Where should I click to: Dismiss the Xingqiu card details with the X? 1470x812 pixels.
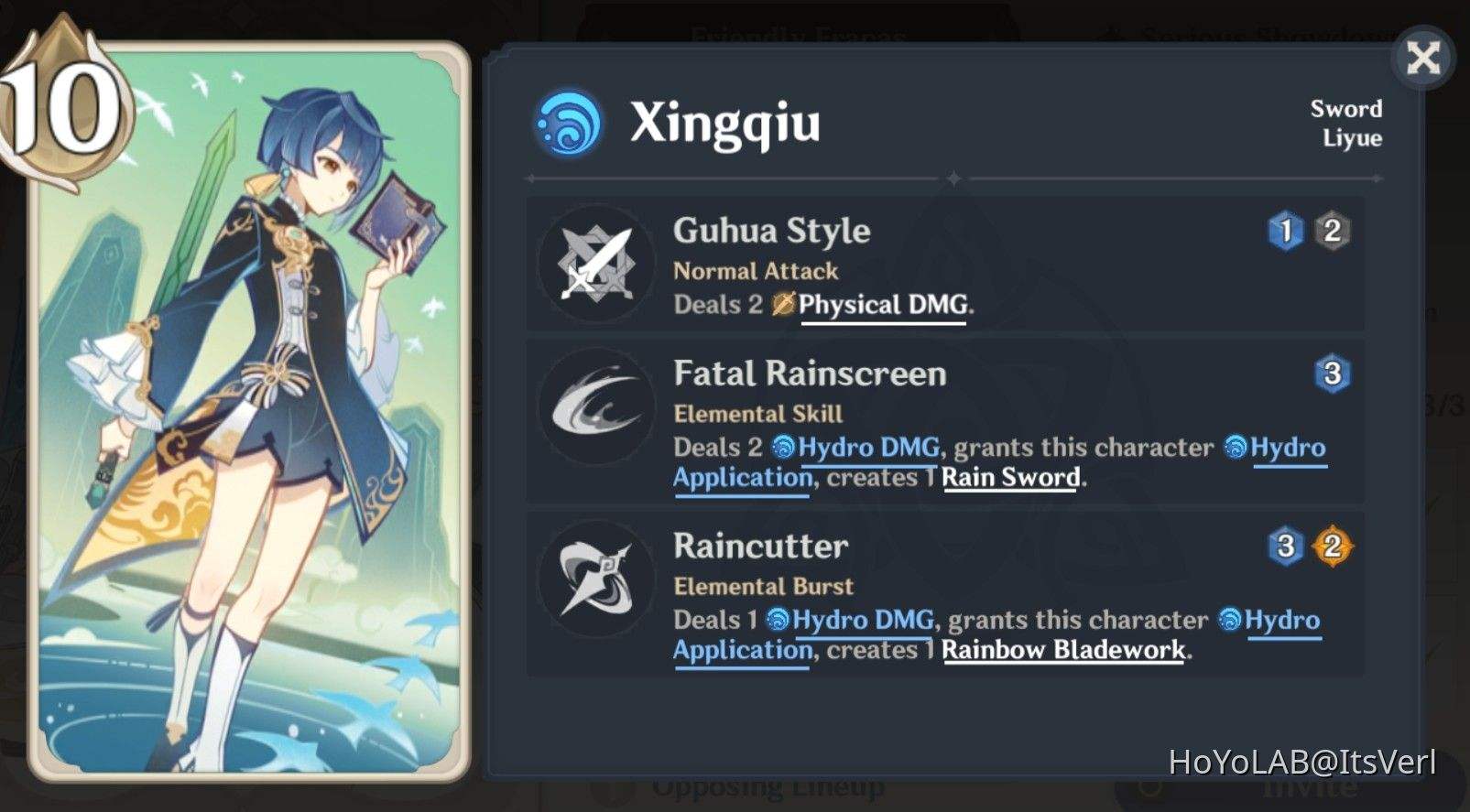click(1422, 58)
